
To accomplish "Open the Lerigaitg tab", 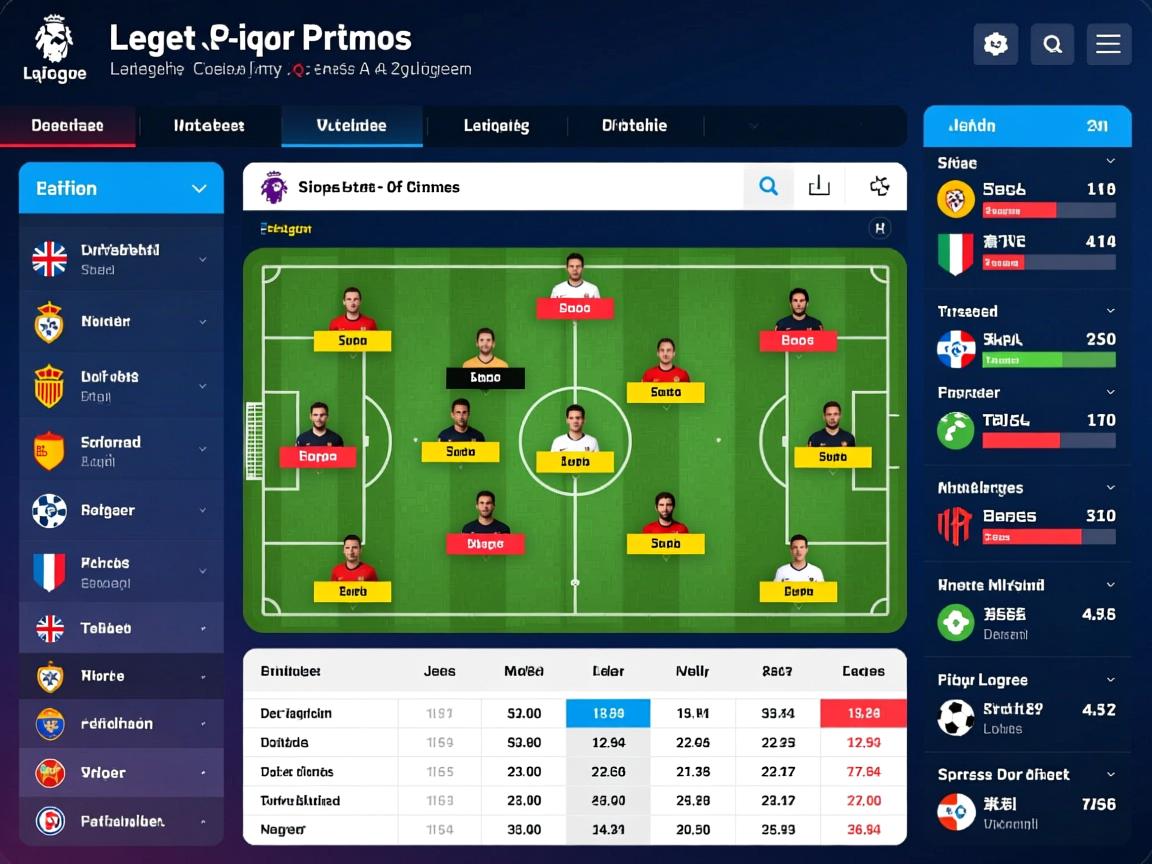I will 496,126.
